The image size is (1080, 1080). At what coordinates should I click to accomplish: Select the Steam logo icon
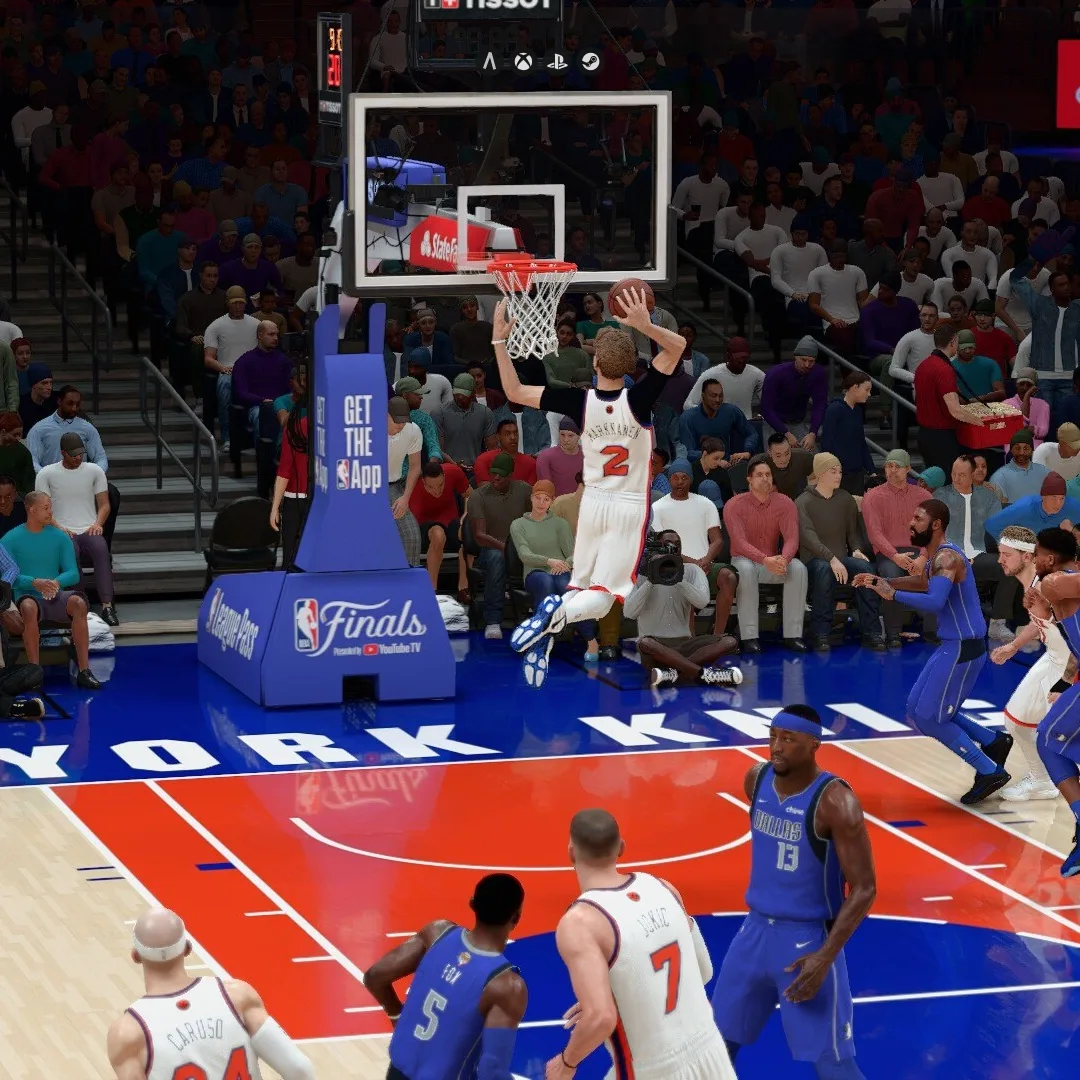point(590,61)
